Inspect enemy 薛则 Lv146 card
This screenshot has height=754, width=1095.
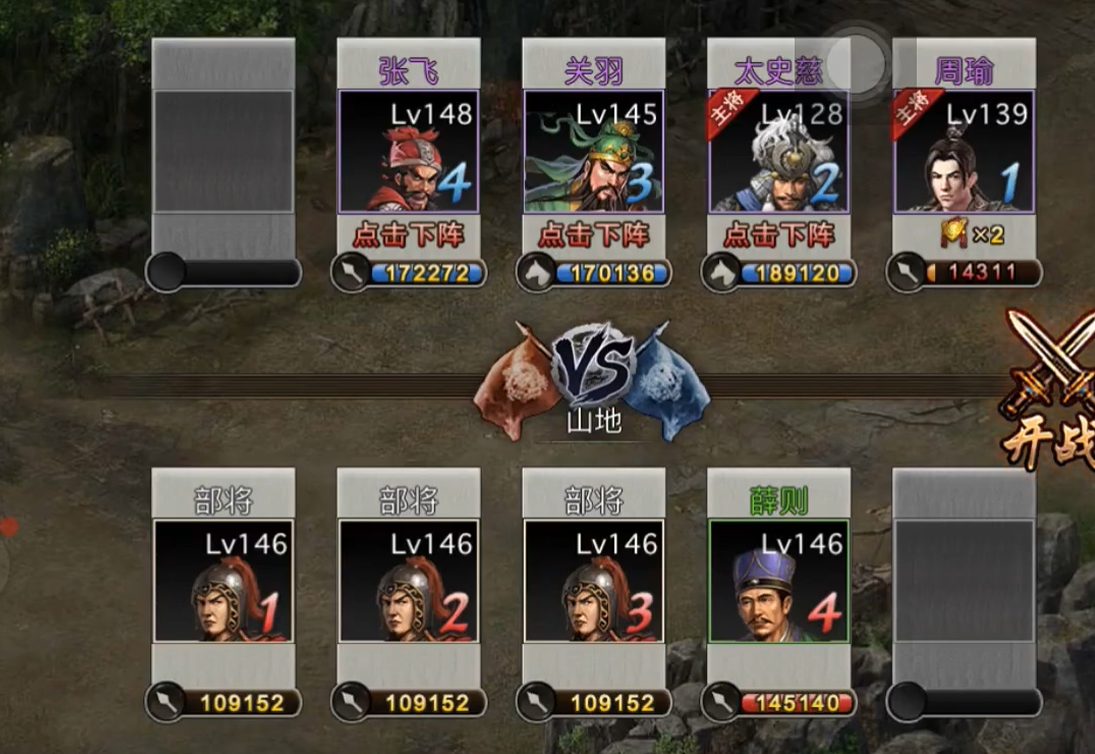click(778, 581)
